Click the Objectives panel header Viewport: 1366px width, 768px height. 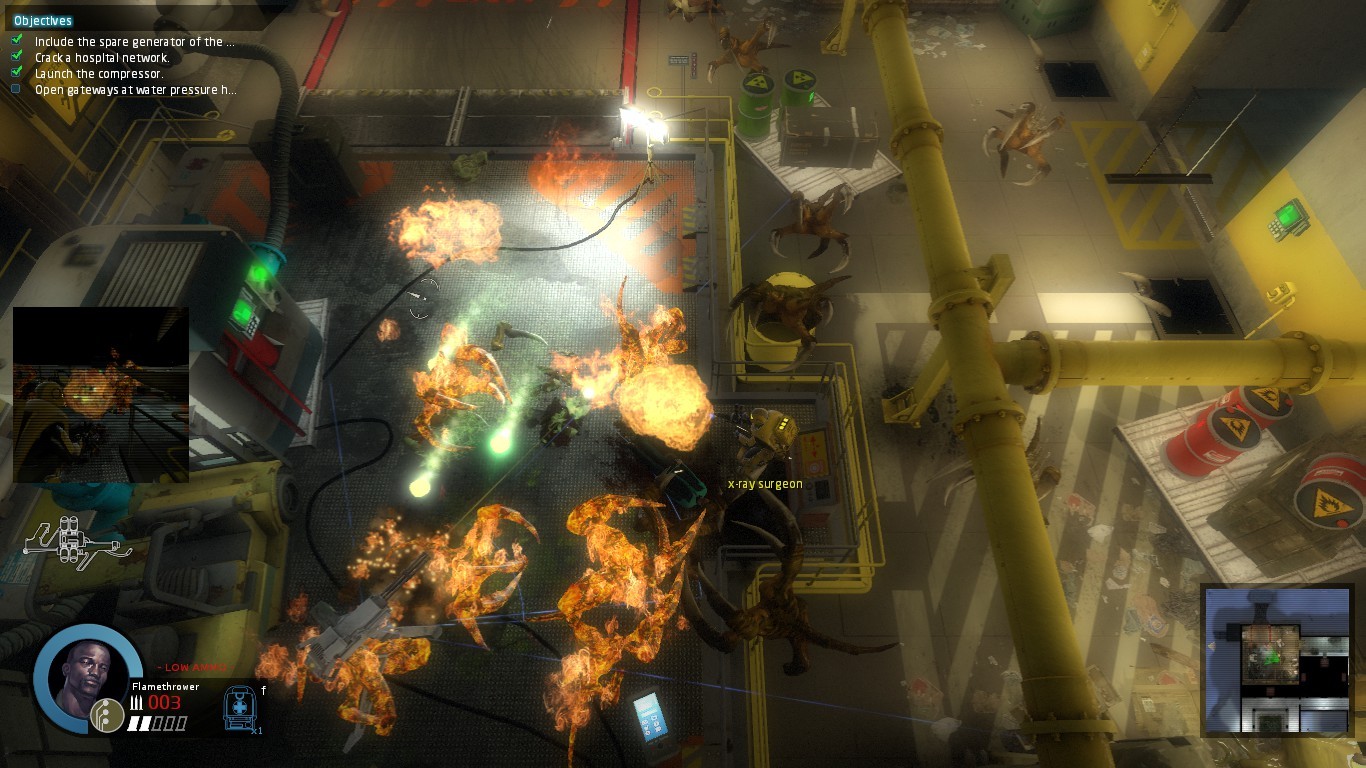(x=43, y=20)
